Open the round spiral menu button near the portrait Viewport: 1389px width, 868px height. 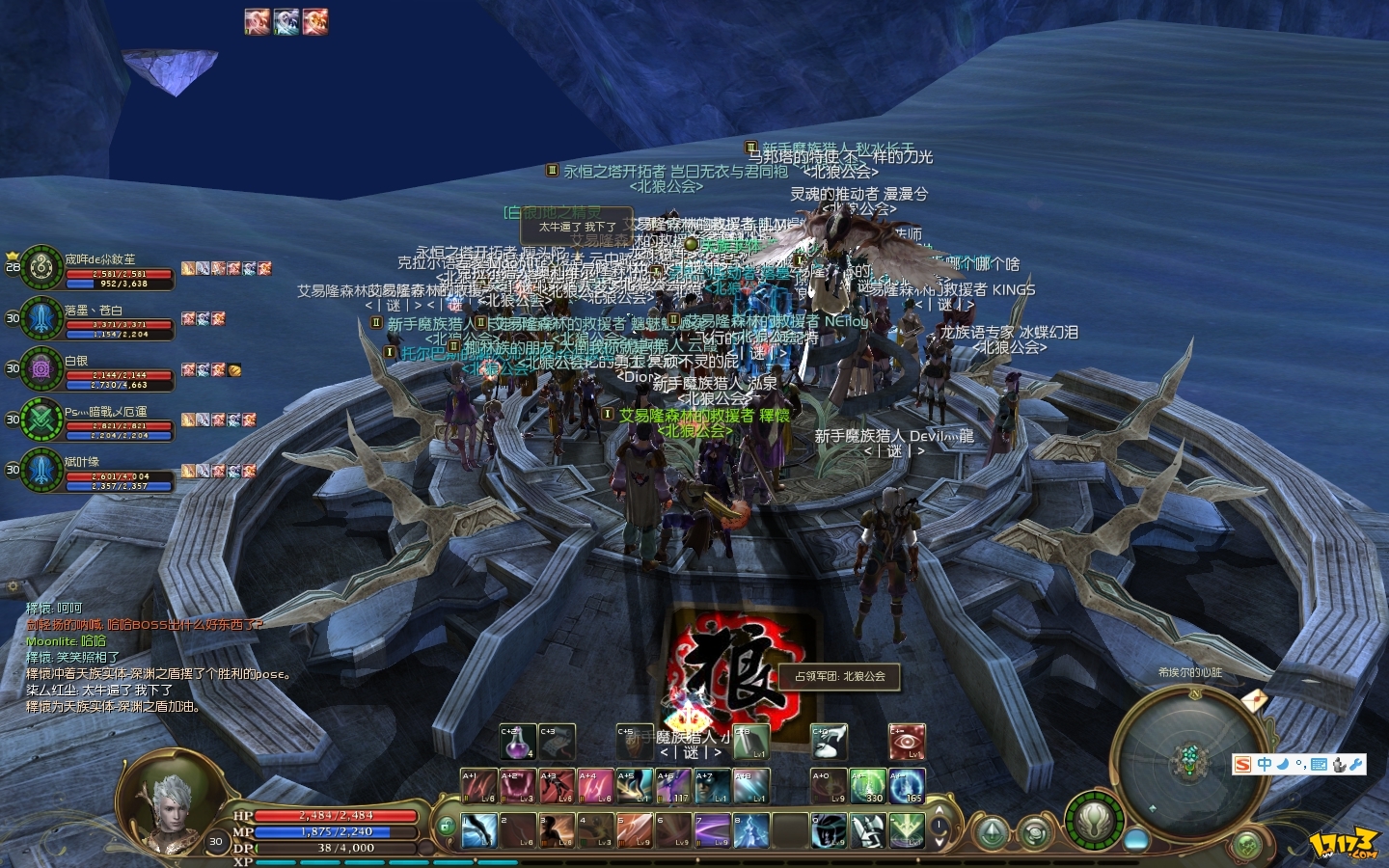click(x=1034, y=831)
